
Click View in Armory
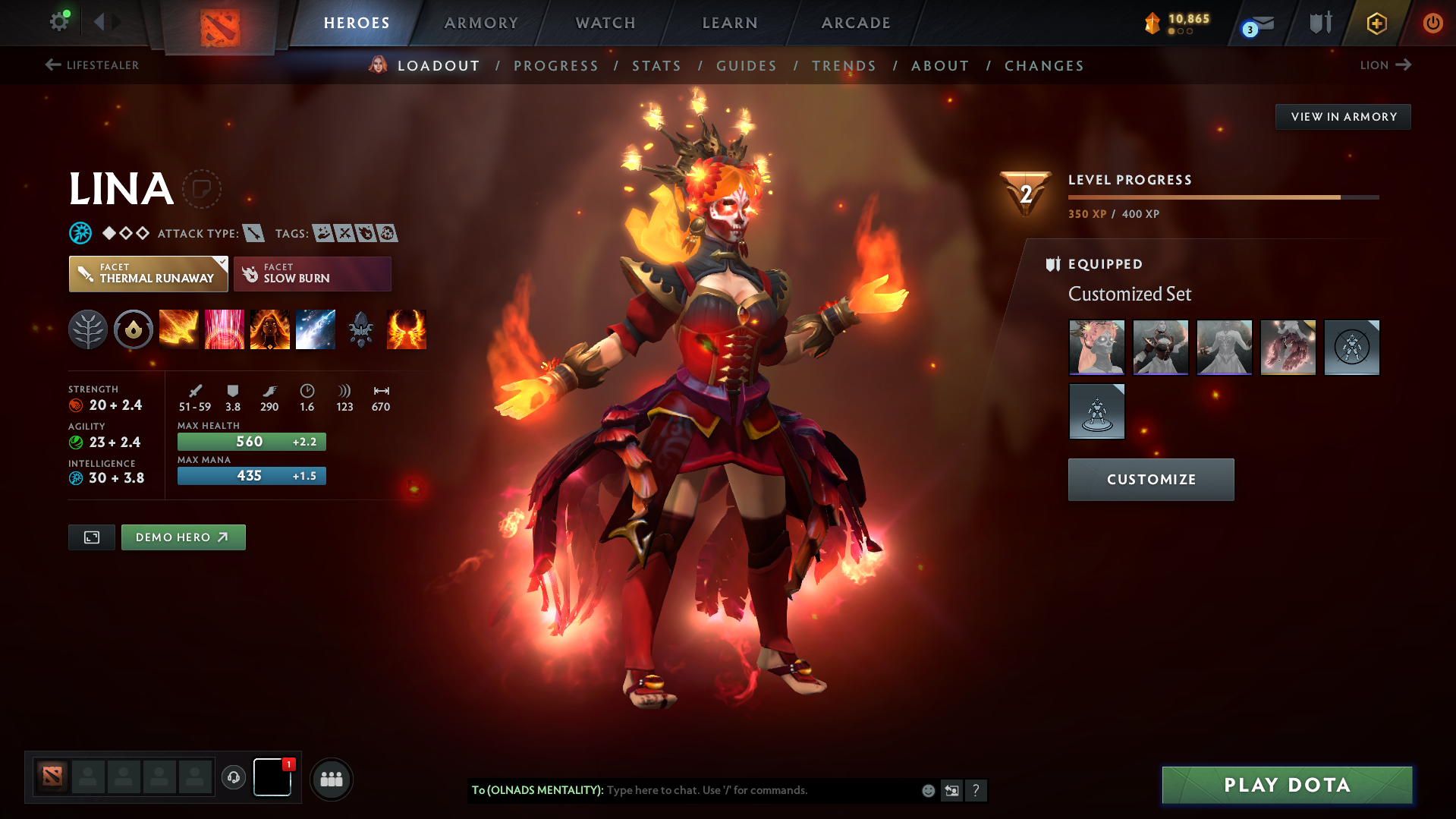click(1343, 117)
